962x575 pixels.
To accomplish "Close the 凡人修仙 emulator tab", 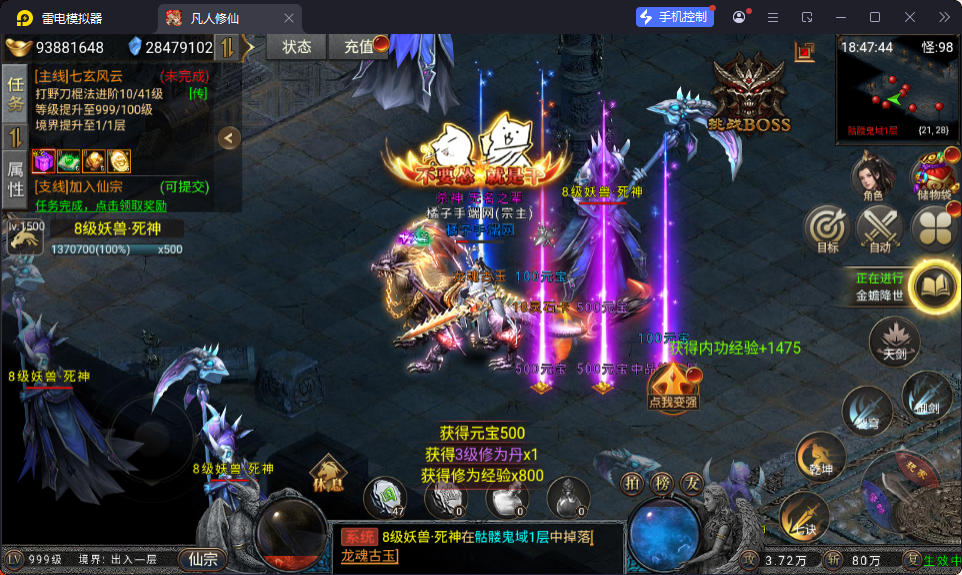I will click(x=289, y=18).
